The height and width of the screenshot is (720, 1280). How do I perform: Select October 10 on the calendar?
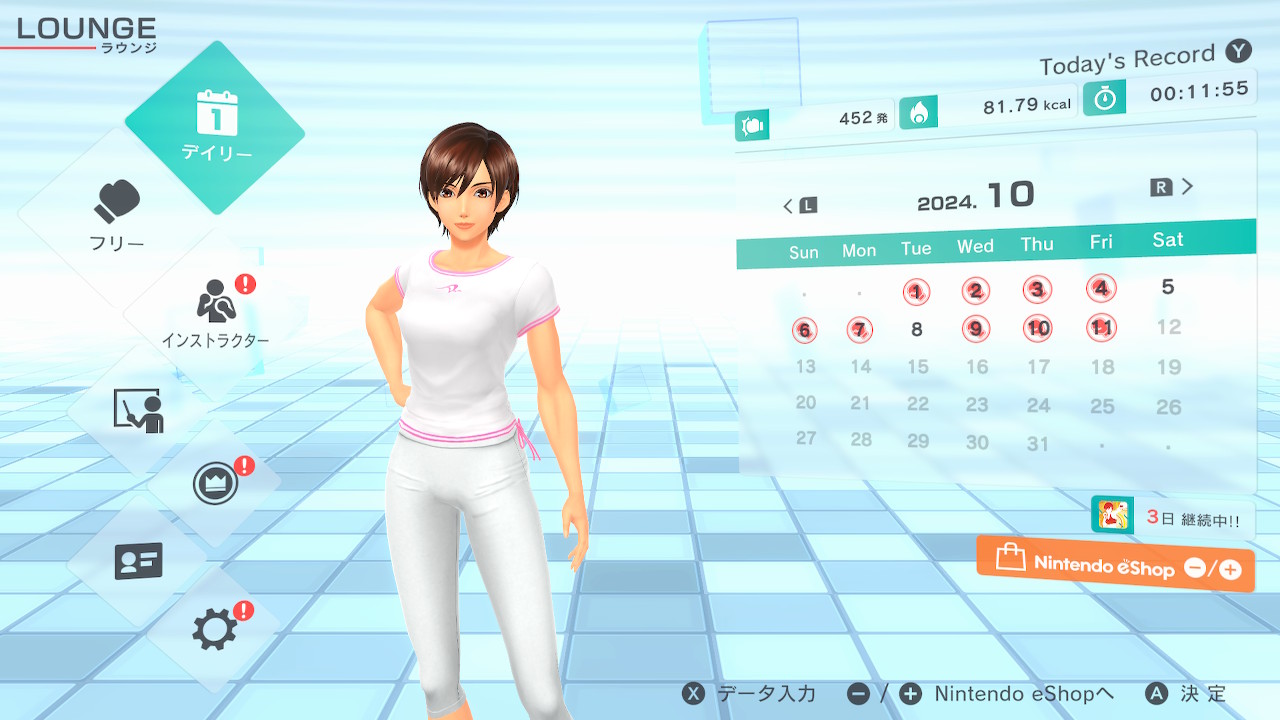(x=1038, y=327)
